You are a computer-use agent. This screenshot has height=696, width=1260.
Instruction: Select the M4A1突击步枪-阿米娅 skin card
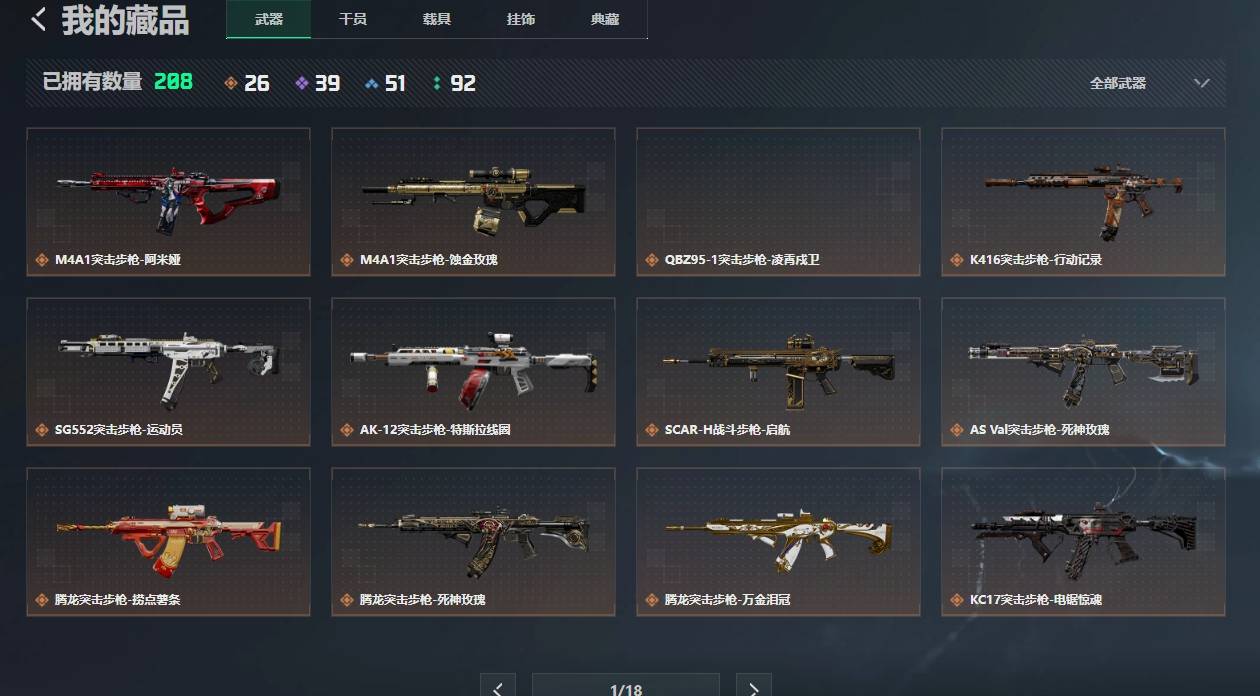168,201
